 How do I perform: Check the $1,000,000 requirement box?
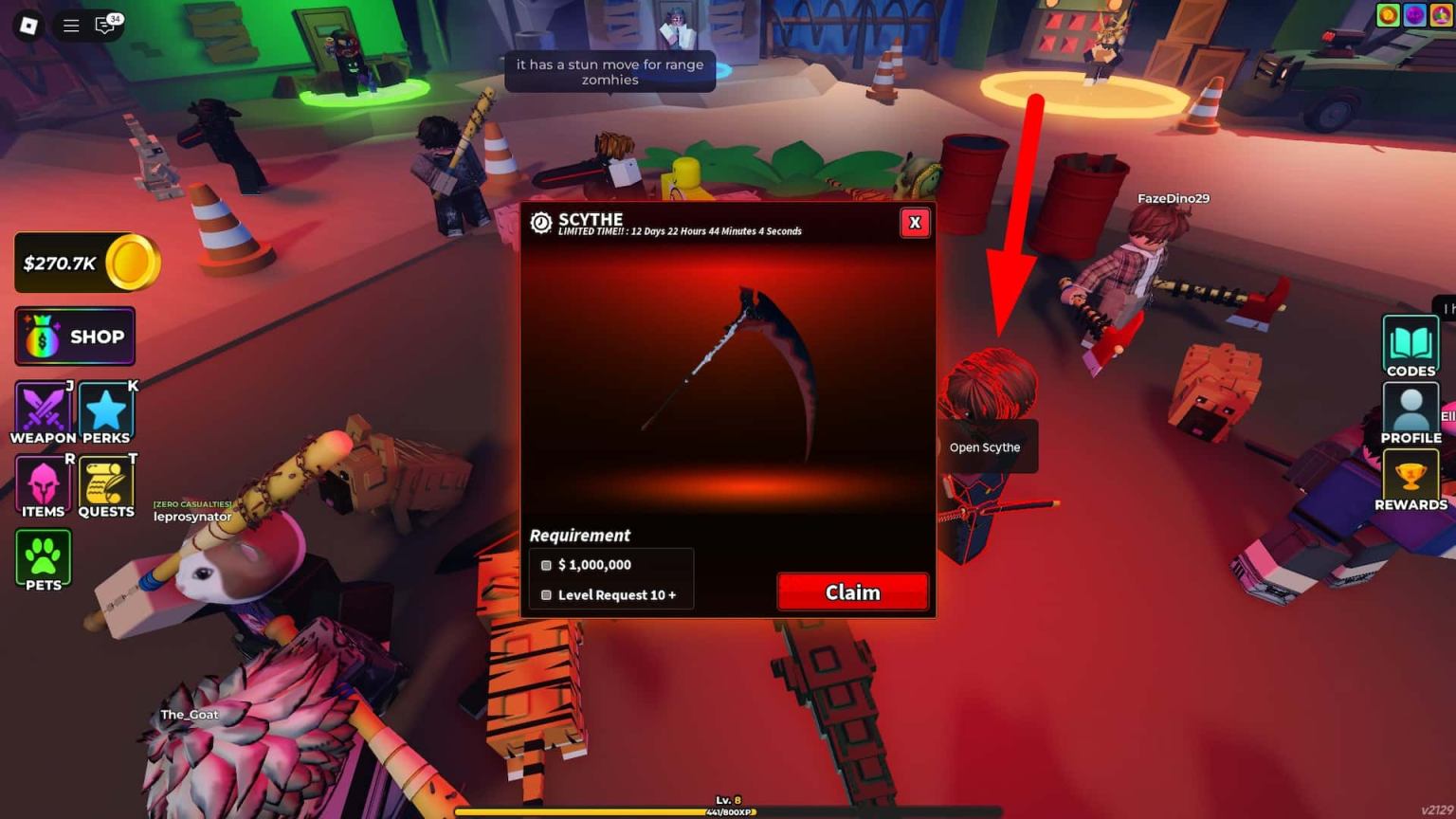click(x=546, y=565)
